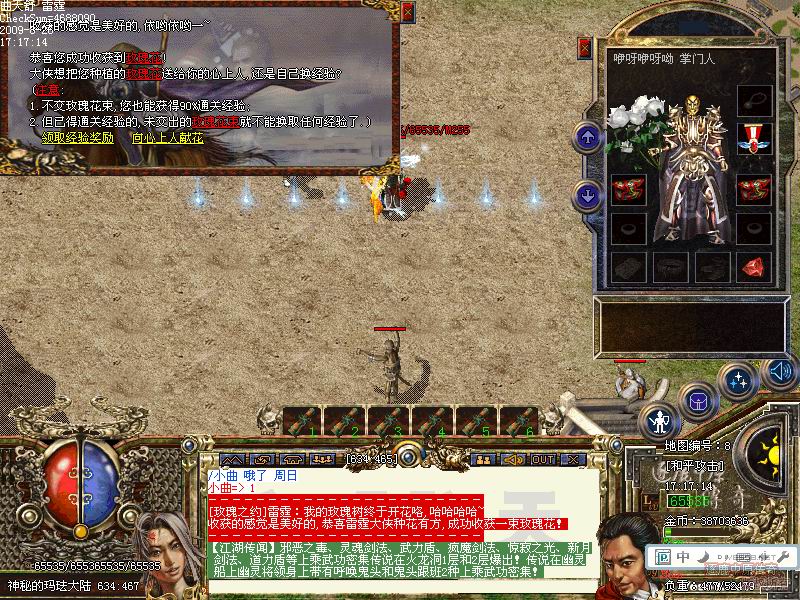
Task: Select the medal equipment slot
Action: (x=753, y=136)
